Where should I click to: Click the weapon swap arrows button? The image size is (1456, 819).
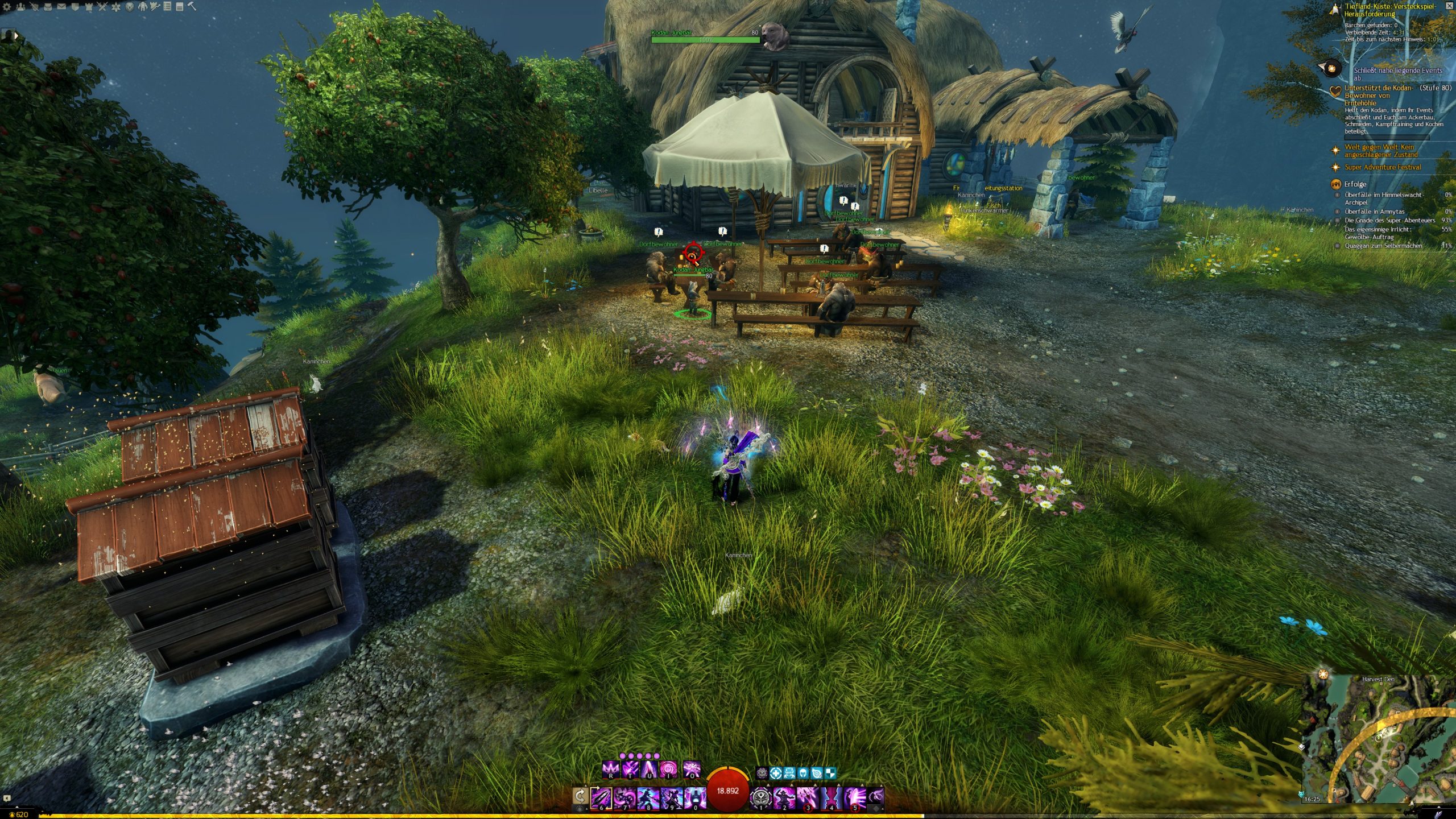[580, 796]
